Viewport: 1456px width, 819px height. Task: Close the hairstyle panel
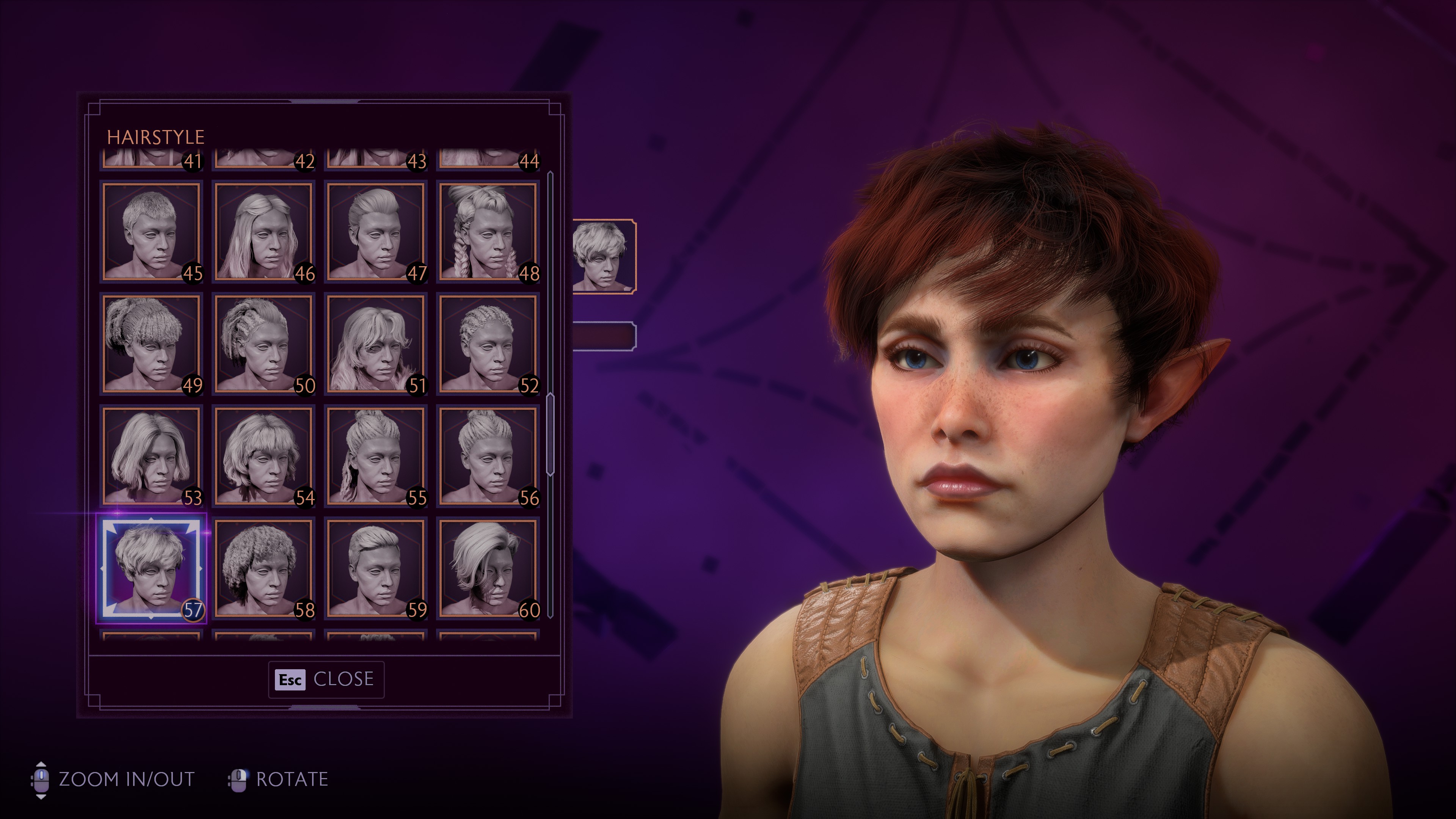326,679
